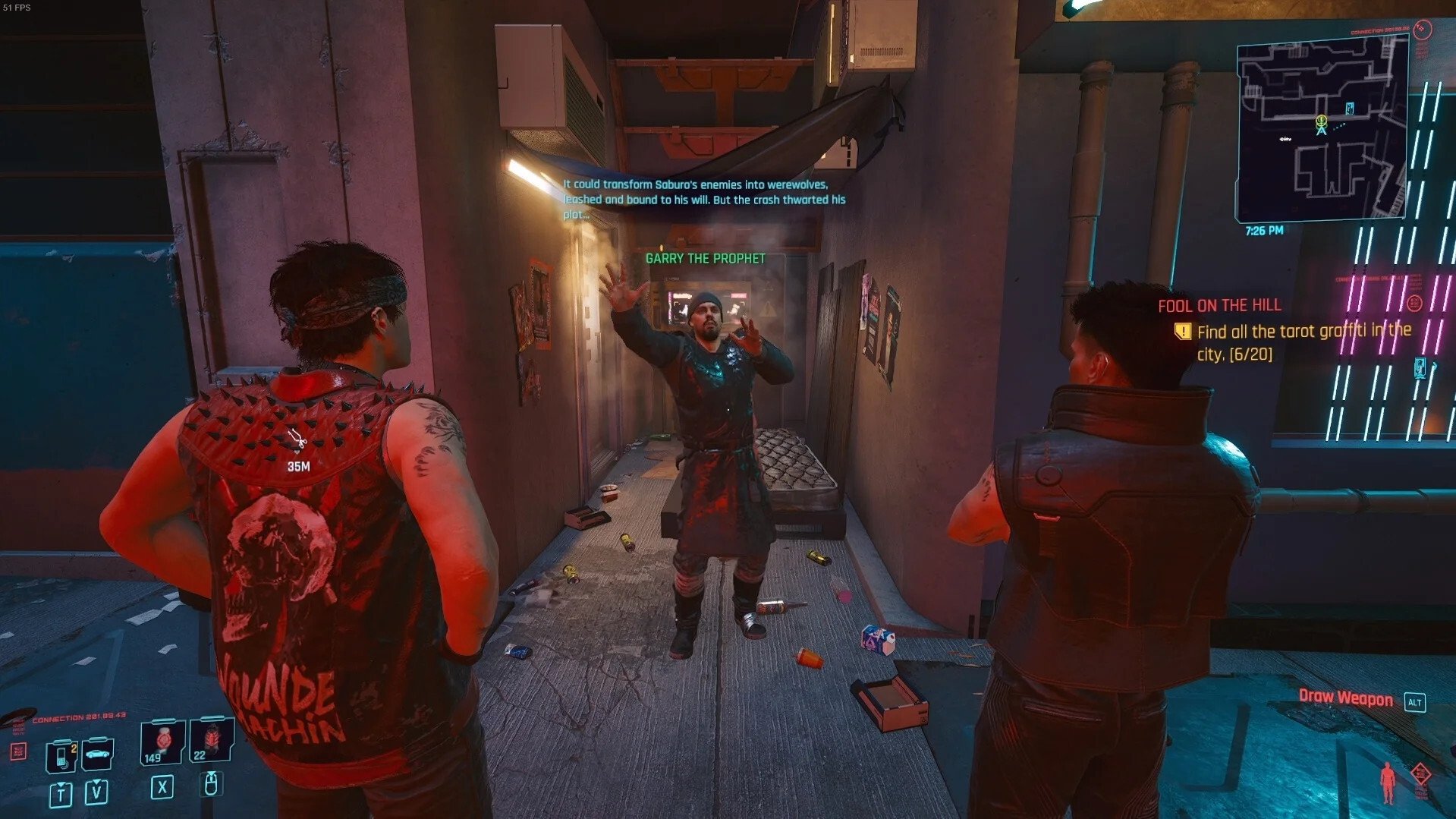Click the red player status figure
1456x819 pixels.
pyautogui.click(x=1388, y=783)
